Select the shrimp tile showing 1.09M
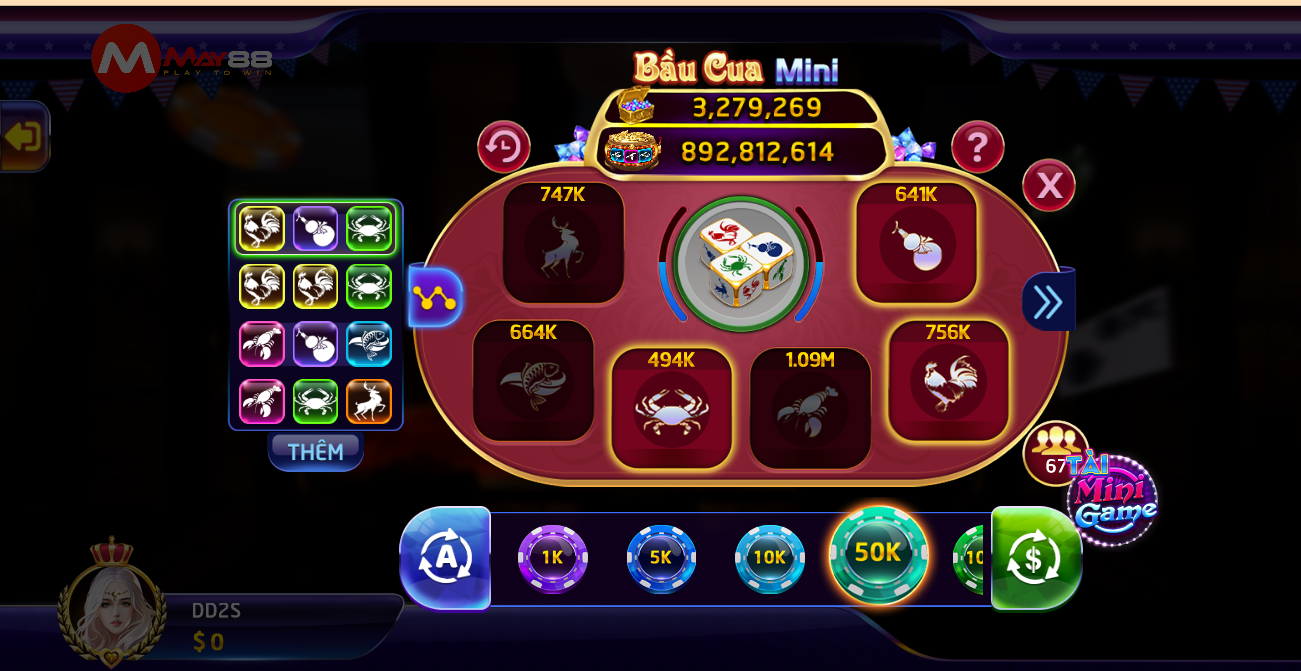The width and height of the screenshot is (1301, 671). 810,410
